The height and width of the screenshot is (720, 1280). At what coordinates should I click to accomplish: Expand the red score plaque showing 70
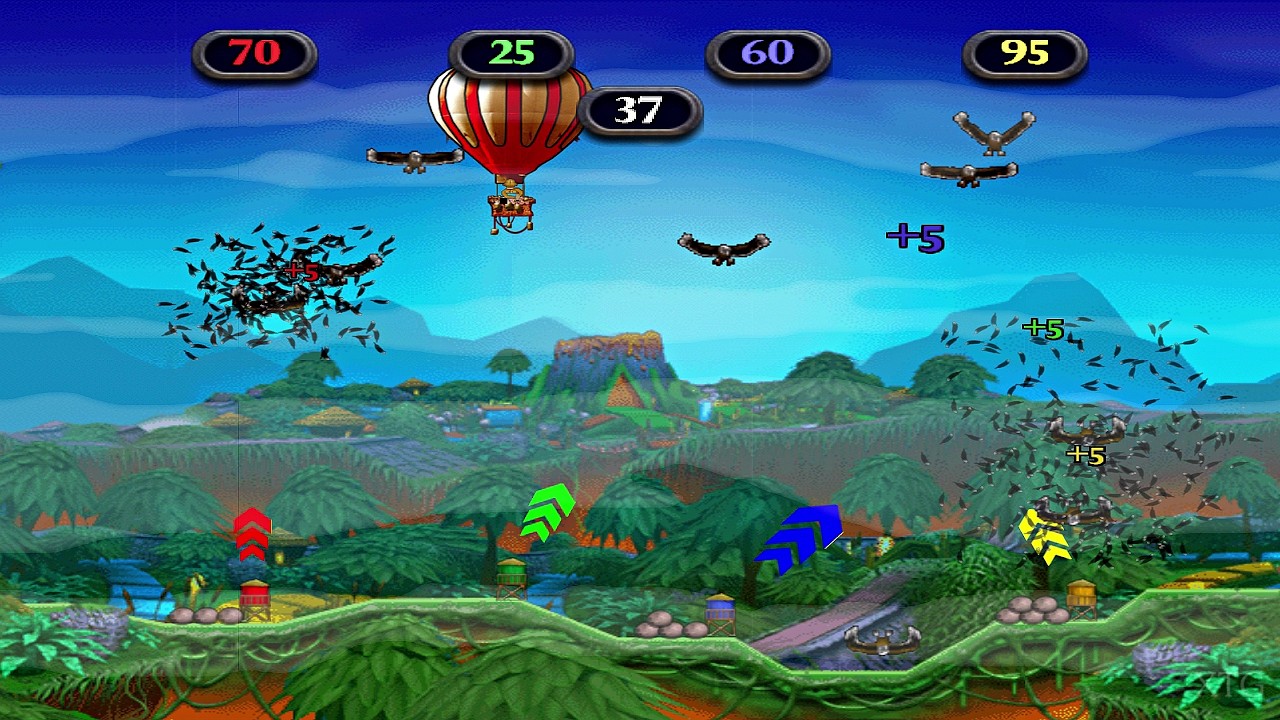(255, 55)
